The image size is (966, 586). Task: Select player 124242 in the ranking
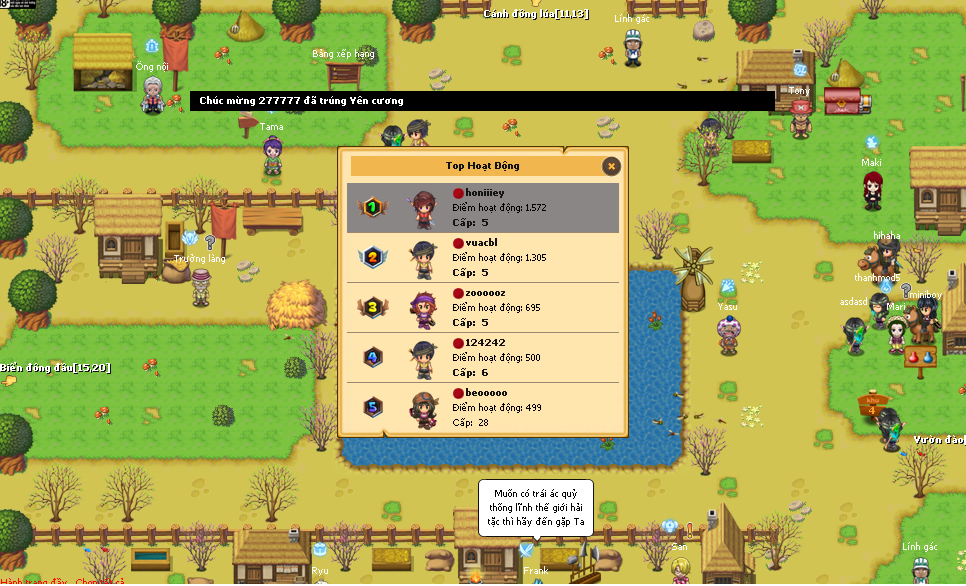coord(483,357)
